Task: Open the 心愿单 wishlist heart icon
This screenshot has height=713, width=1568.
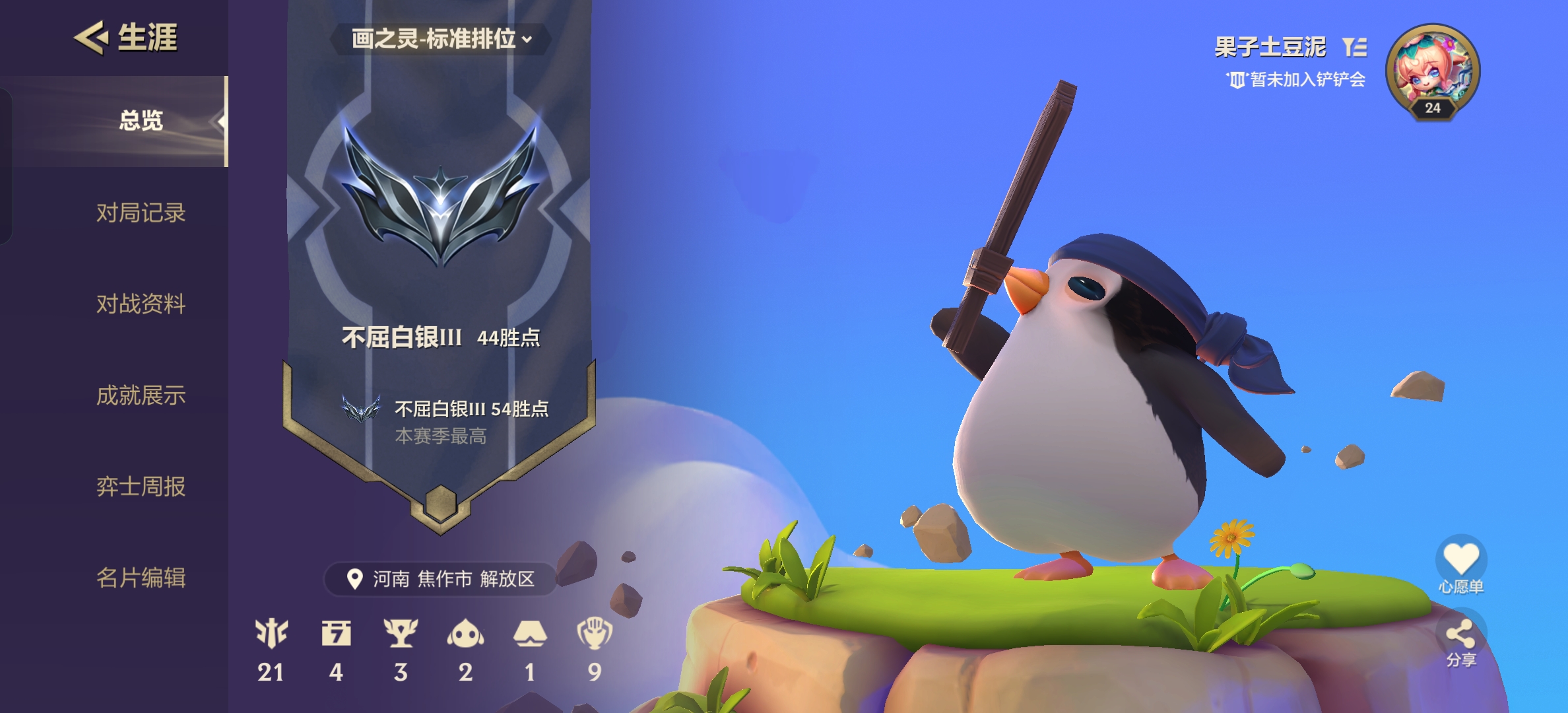Action: pos(1461,559)
